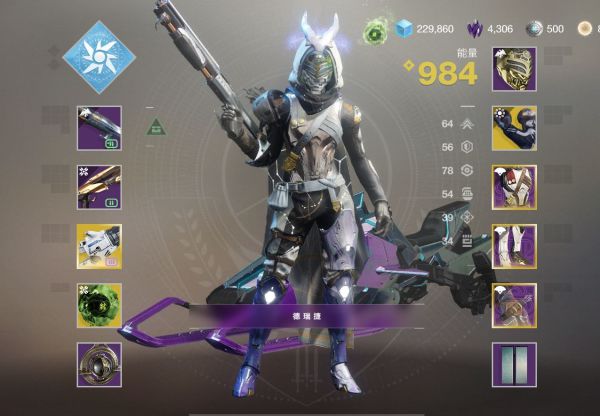Select the class item slot

pyautogui.click(x=514, y=305)
